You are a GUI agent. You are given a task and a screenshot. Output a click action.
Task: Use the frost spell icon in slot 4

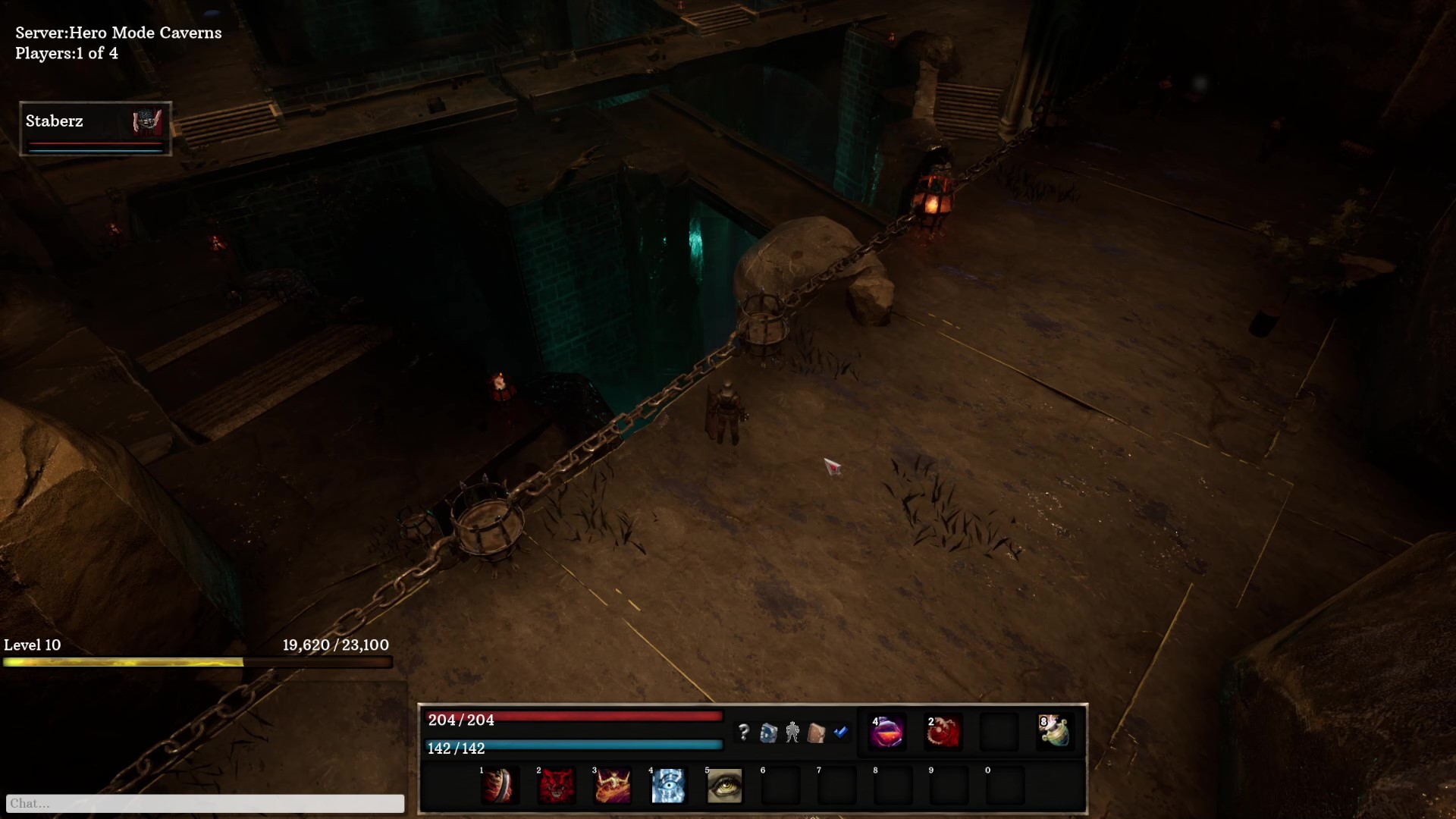(668, 786)
